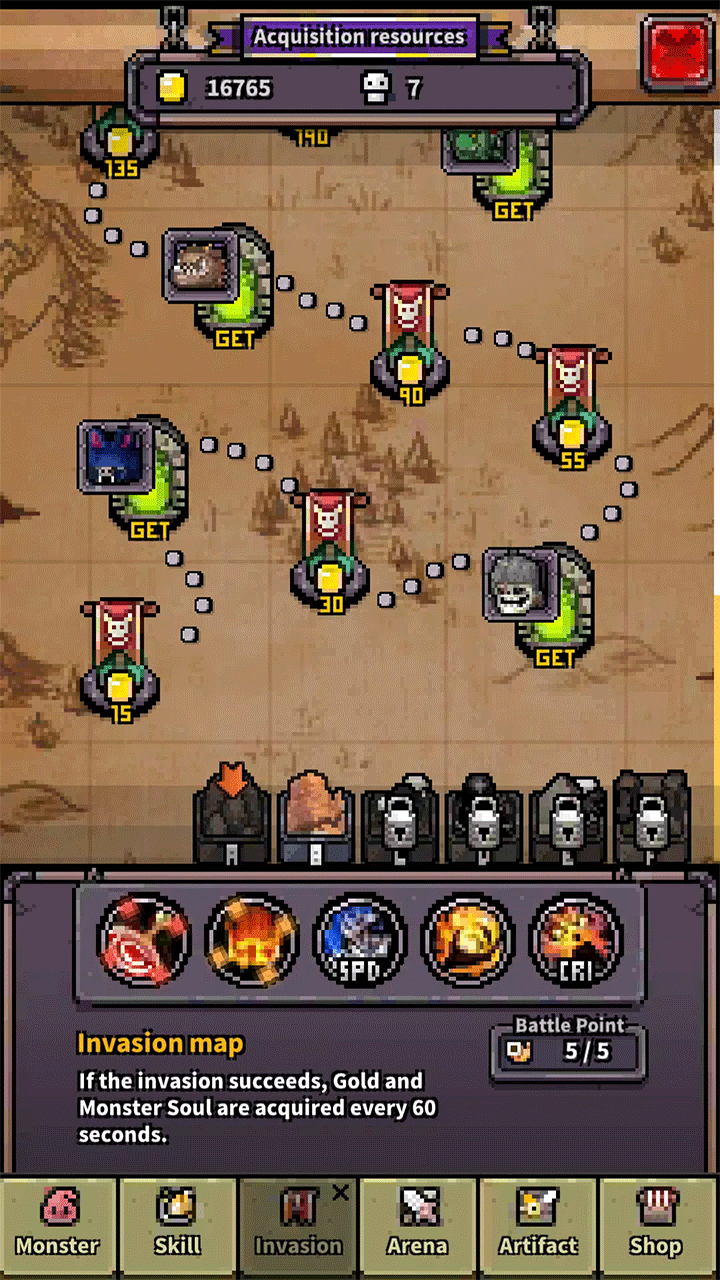Activate the red target skill icon
720x1280 pixels.
[x=143, y=940]
